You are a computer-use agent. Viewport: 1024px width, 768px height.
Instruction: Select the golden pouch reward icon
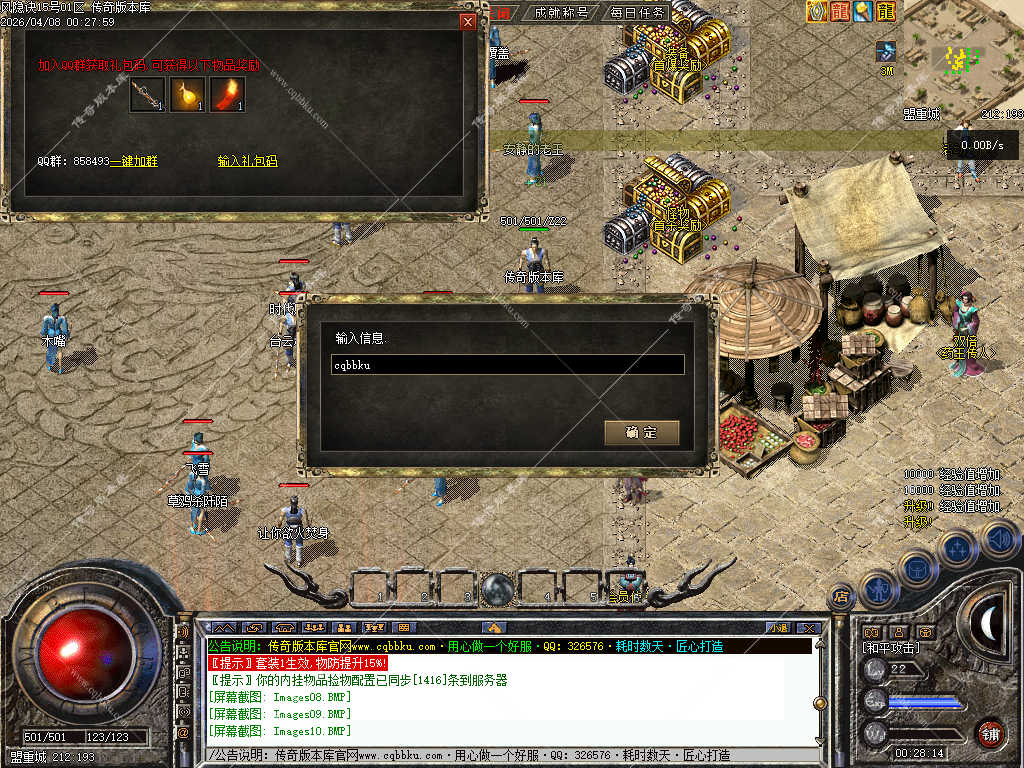(x=187, y=95)
